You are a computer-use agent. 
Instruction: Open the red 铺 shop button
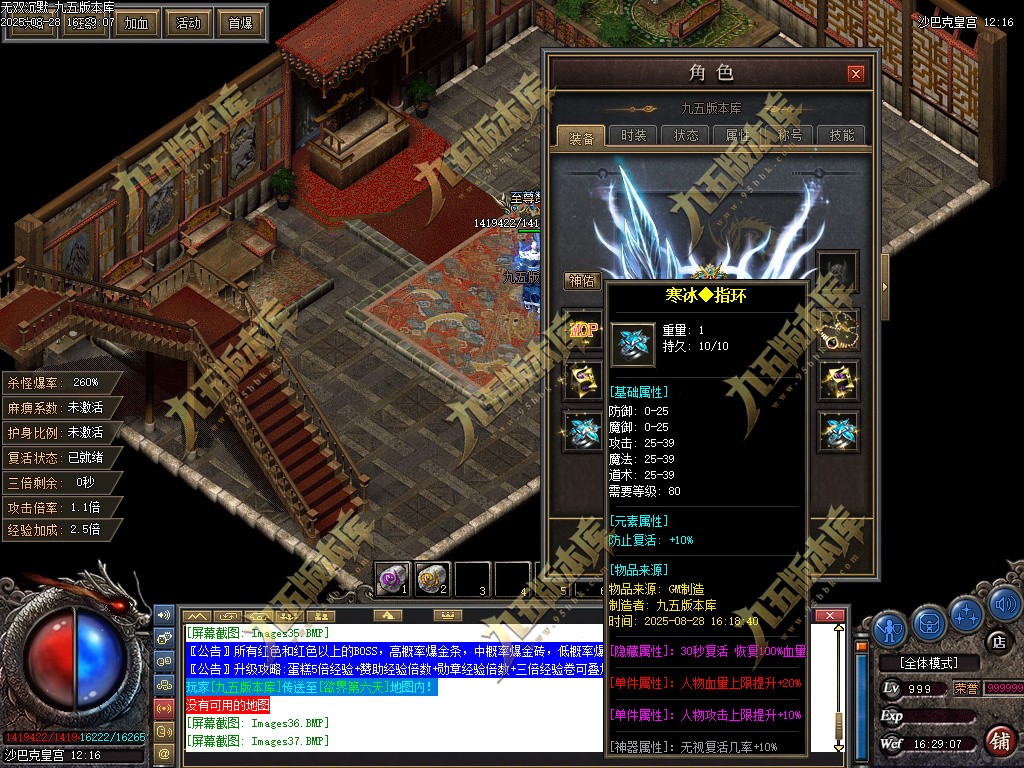pyautogui.click(x=998, y=740)
